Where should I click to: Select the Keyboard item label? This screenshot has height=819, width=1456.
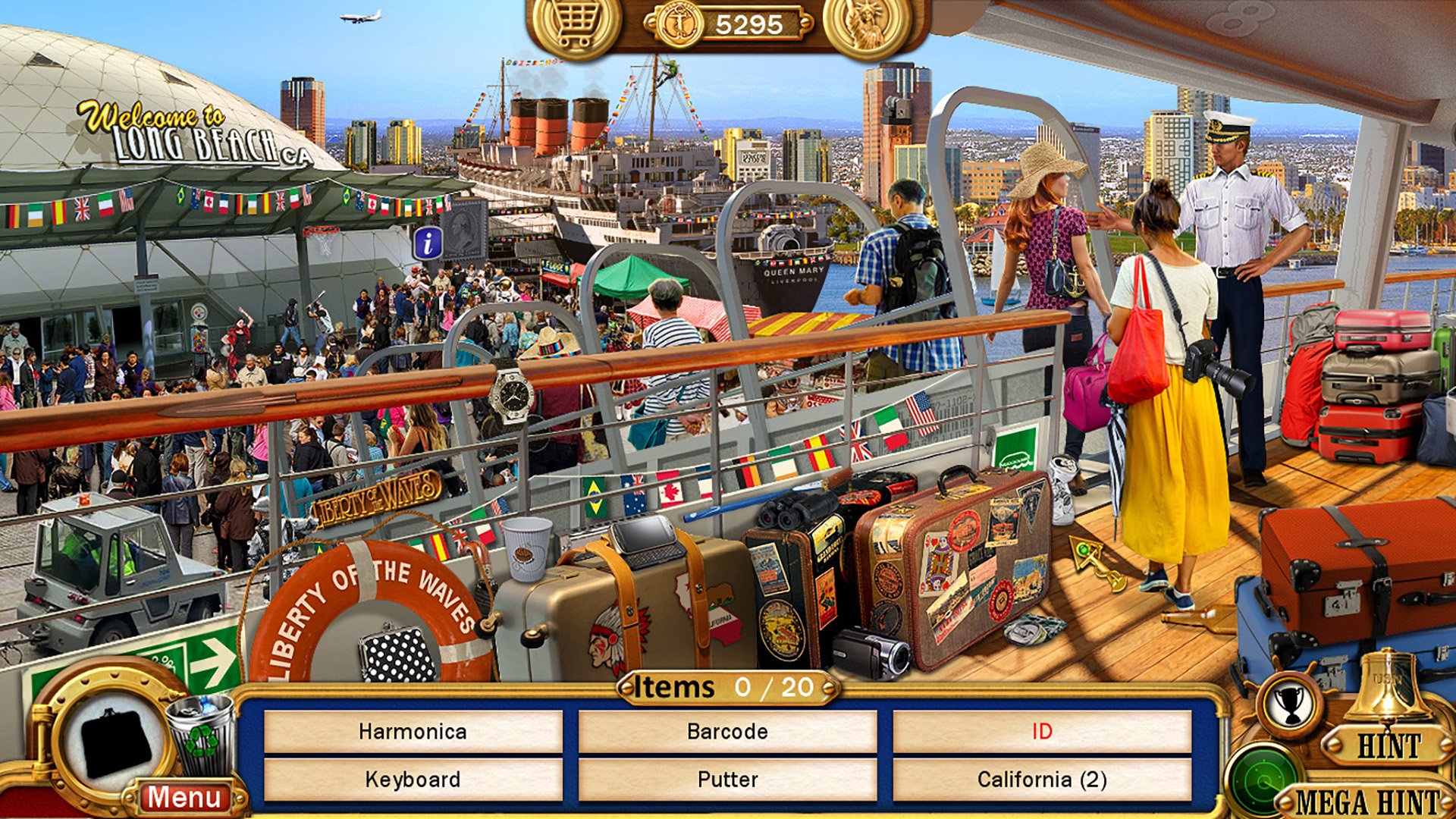click(x=413, y=778)
